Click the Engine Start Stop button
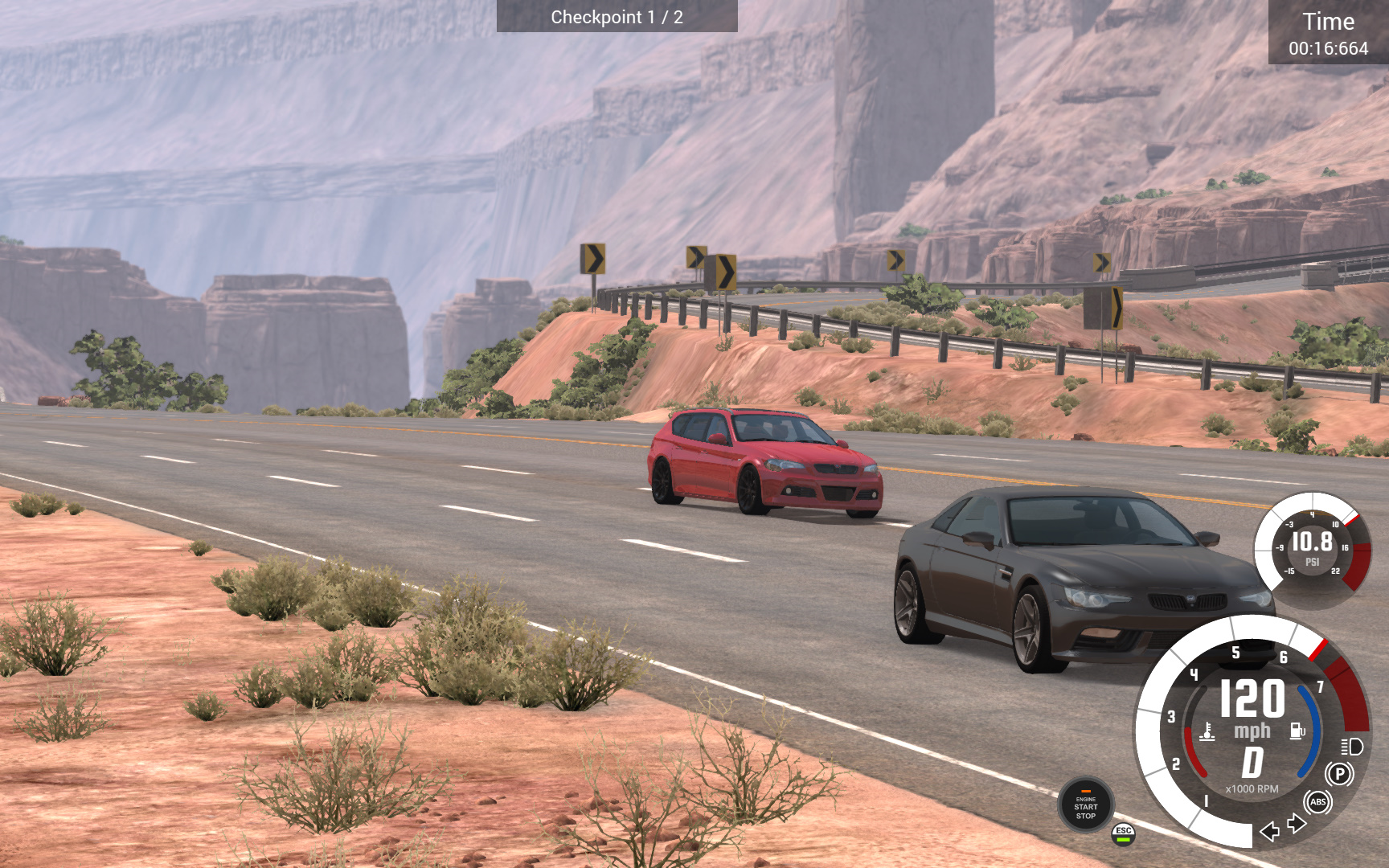 1085,805
